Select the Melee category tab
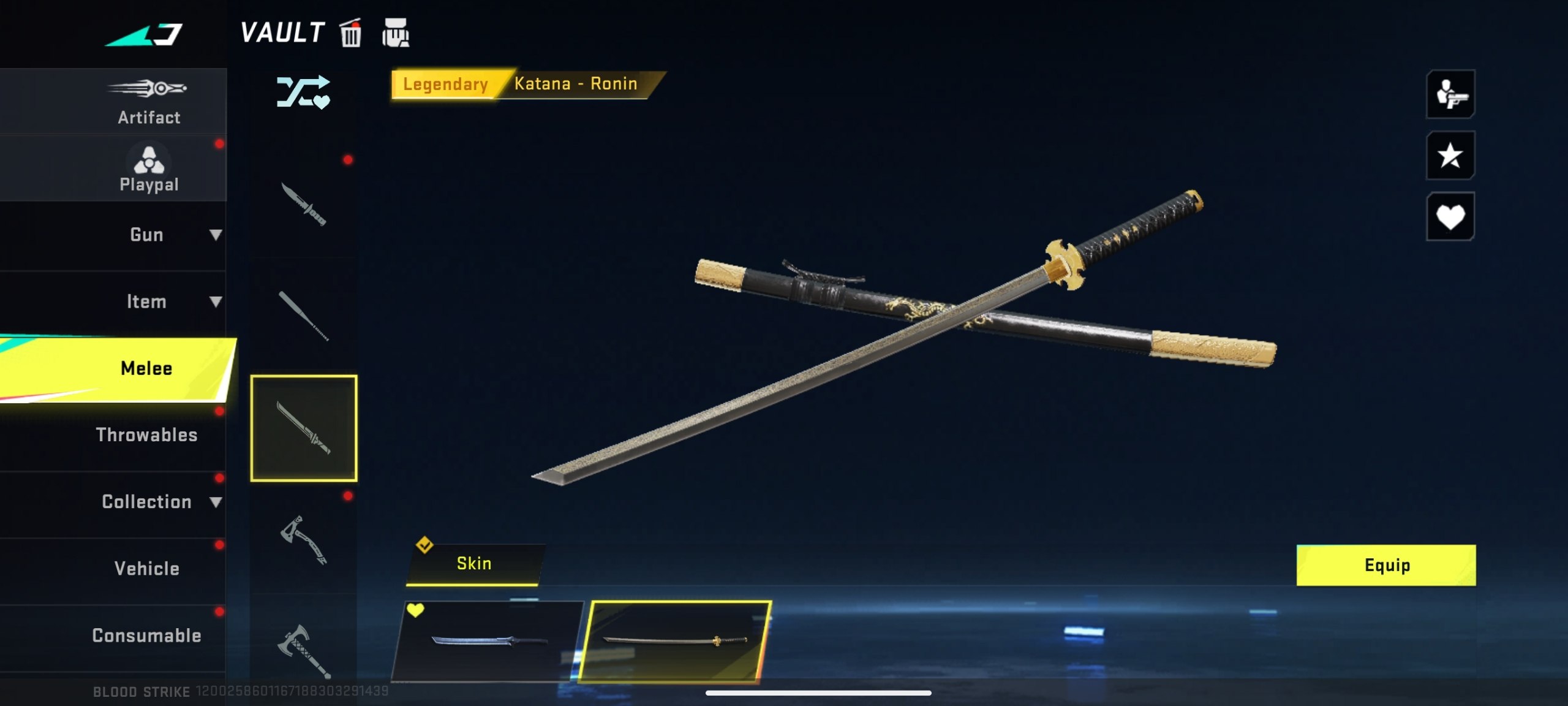 (146, 368)
